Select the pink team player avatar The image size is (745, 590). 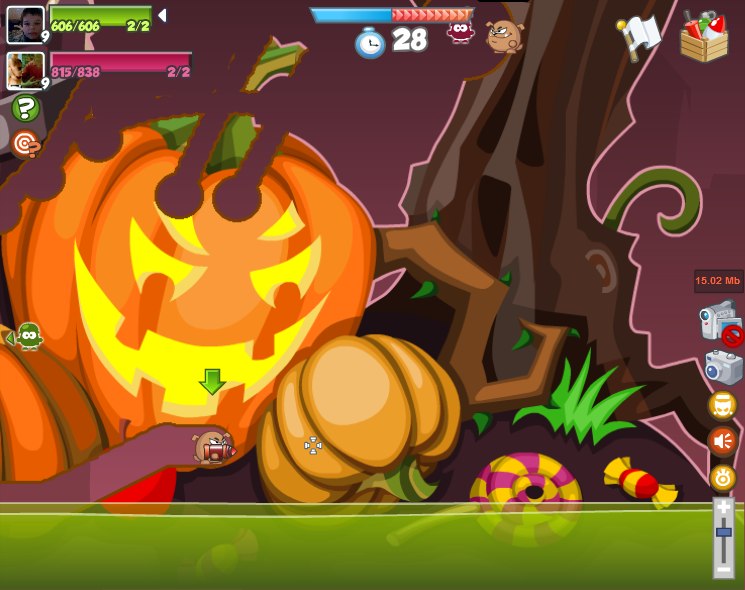[x=25, y=71]
